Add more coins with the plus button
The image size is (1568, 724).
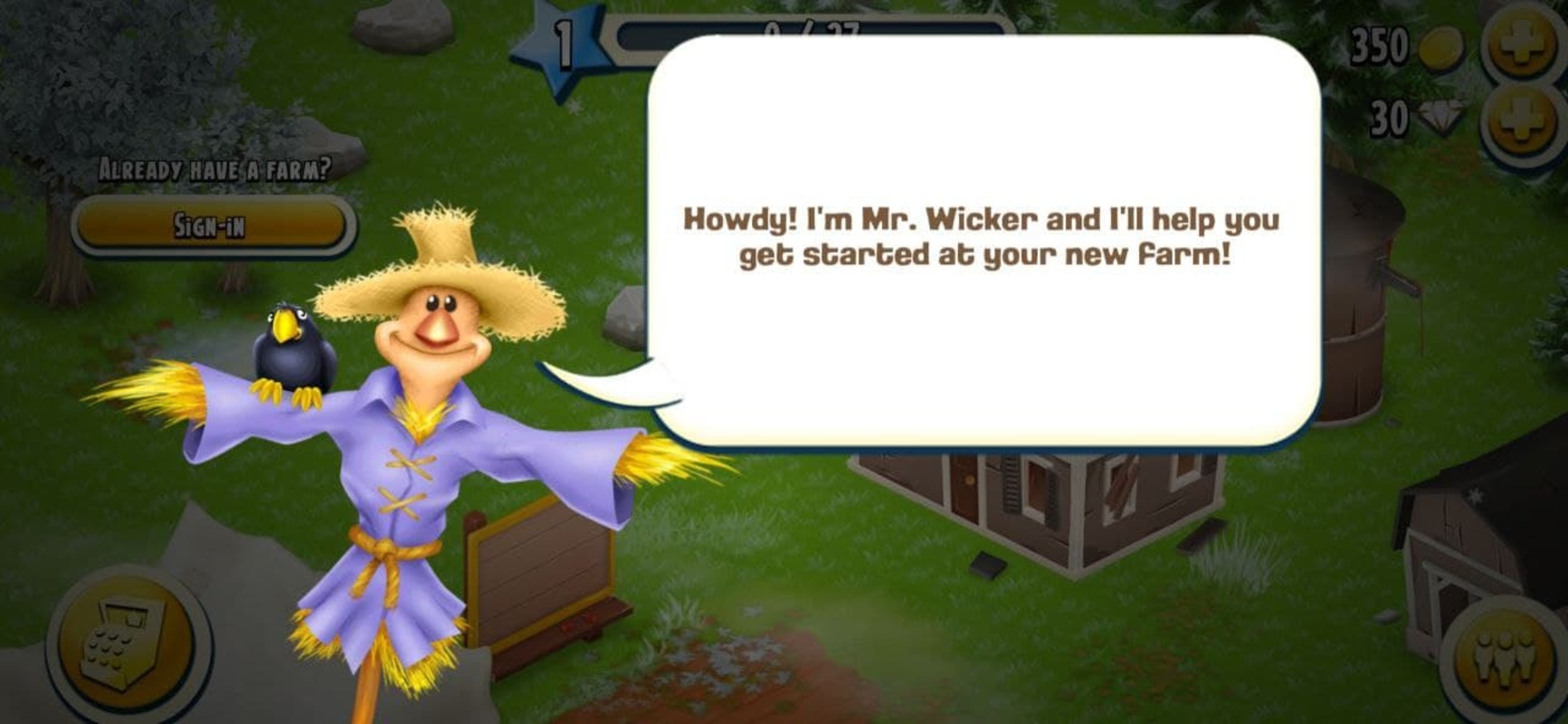pos(1523,45)
